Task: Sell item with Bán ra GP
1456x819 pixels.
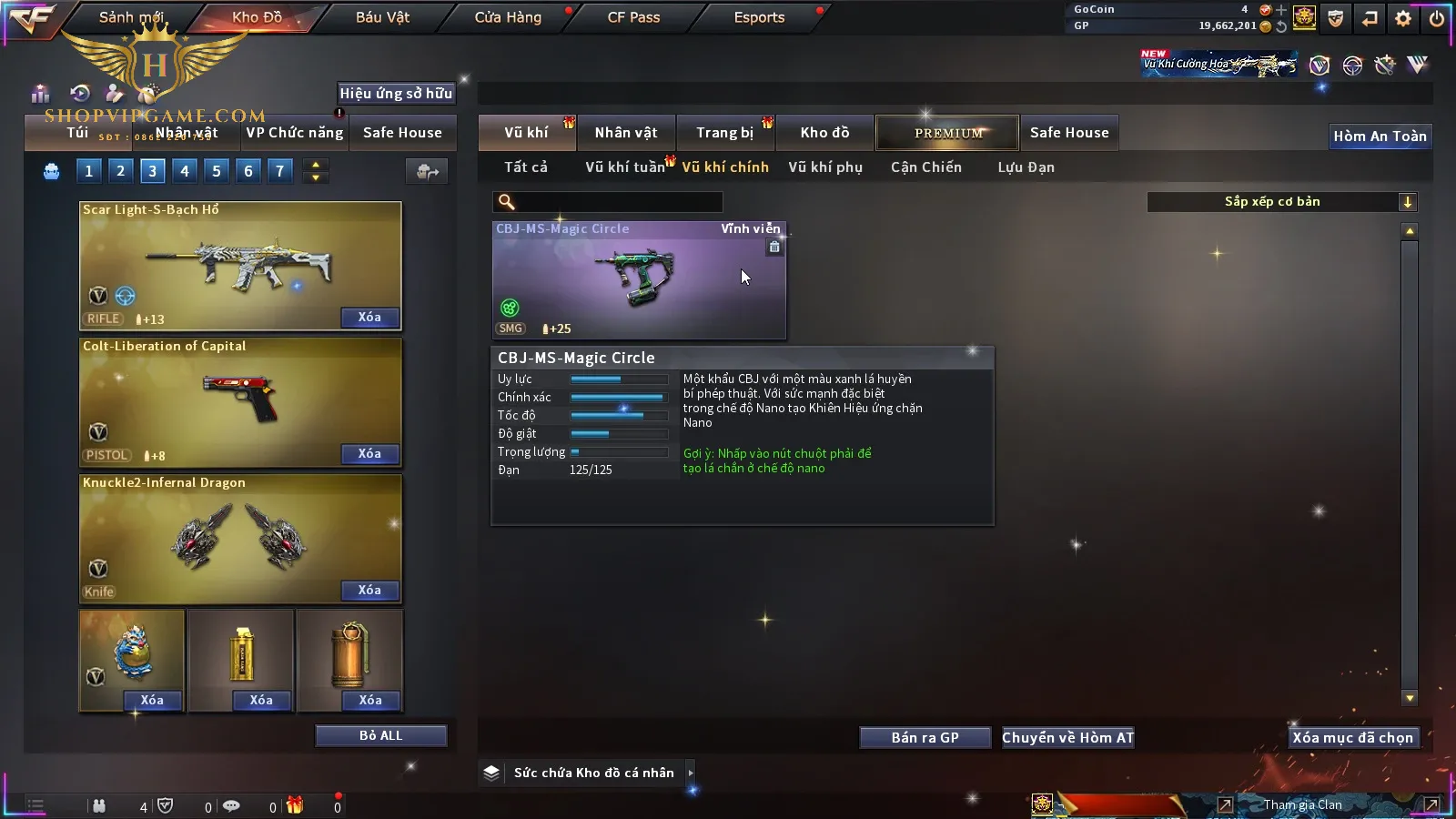Action: (x=925, y=738)
